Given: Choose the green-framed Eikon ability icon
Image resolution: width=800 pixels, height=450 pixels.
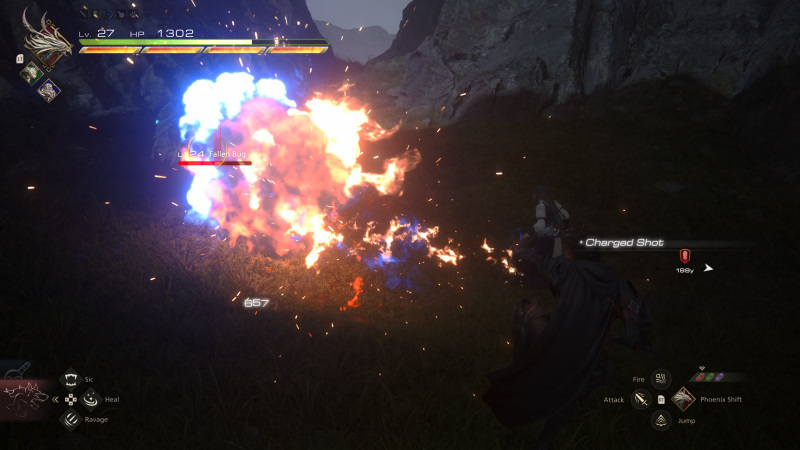Looking at the screenshot, I should [x=31, y=72].
